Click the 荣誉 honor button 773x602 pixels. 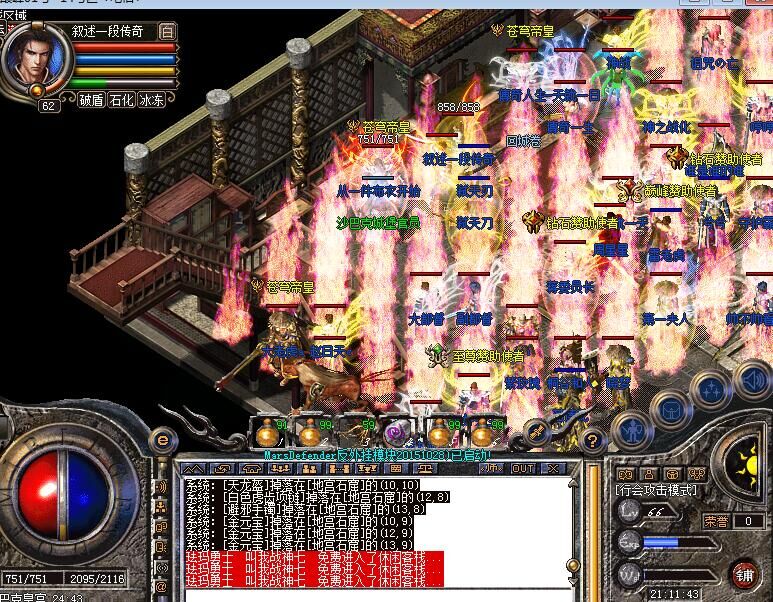click(x=716, y=521)
